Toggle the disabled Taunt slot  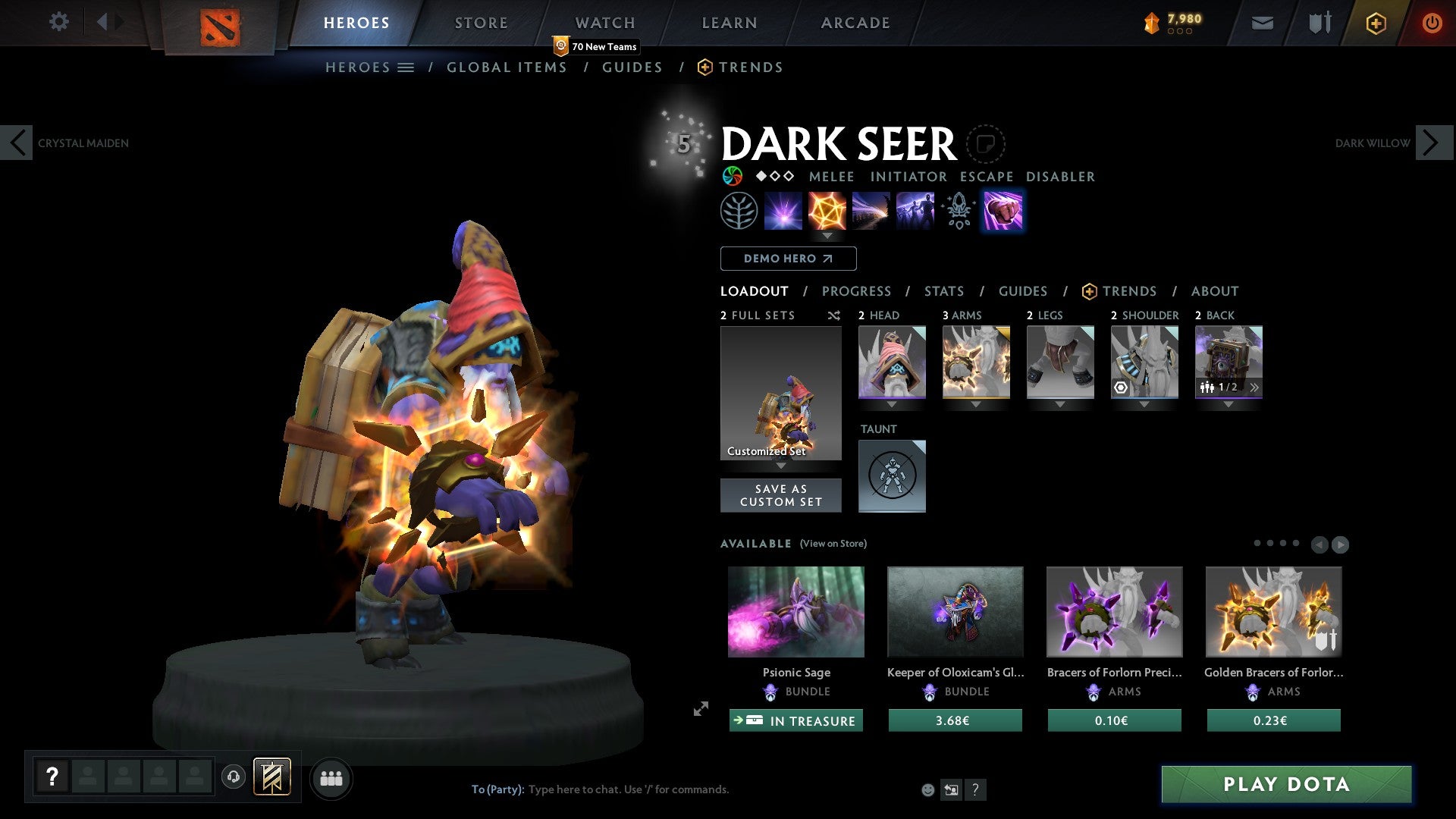[x=892, y=475]
